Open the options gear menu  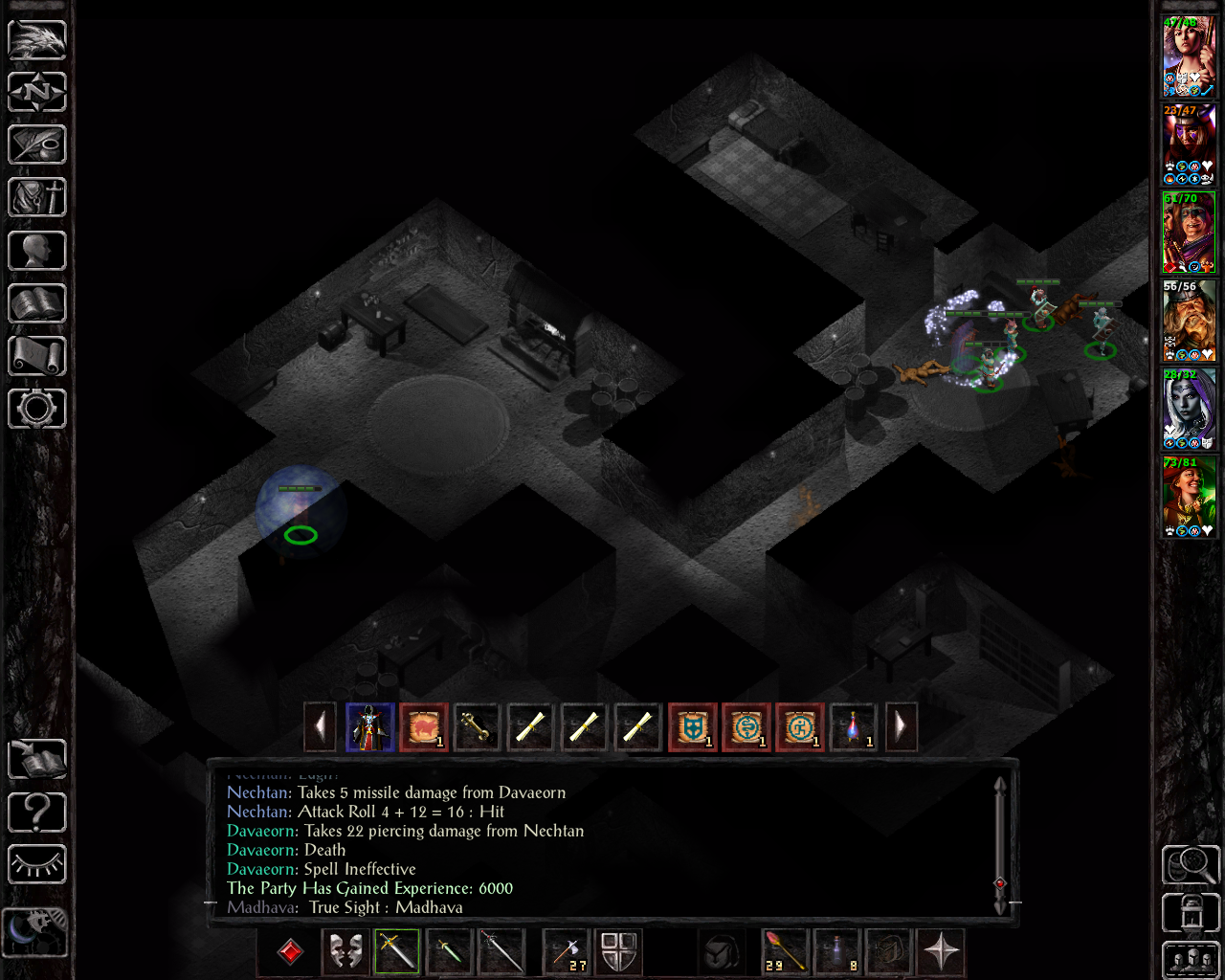[37, 409]
